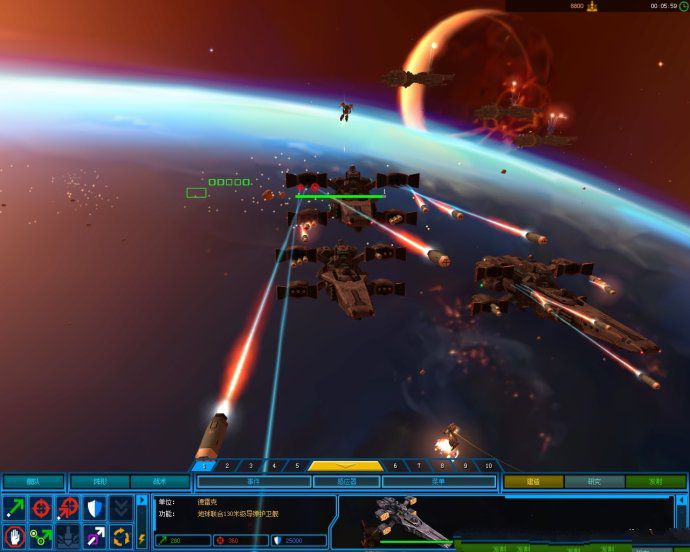Select control group 10 tab
The height and width of the screenshot is (552, 690).
pos(488,465)
